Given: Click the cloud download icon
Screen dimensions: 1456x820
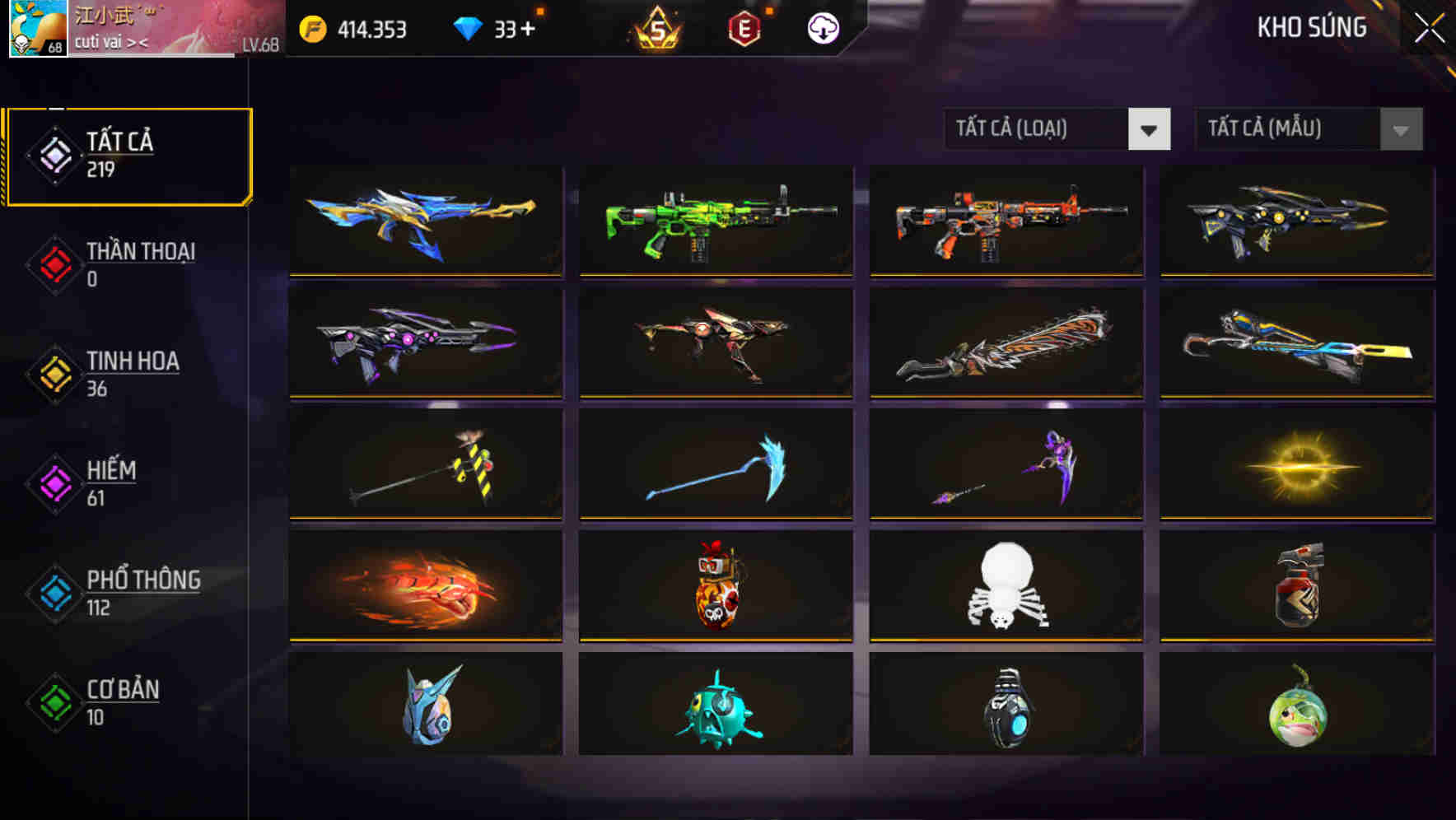Looking at the screenshot, I should (821, 27).
